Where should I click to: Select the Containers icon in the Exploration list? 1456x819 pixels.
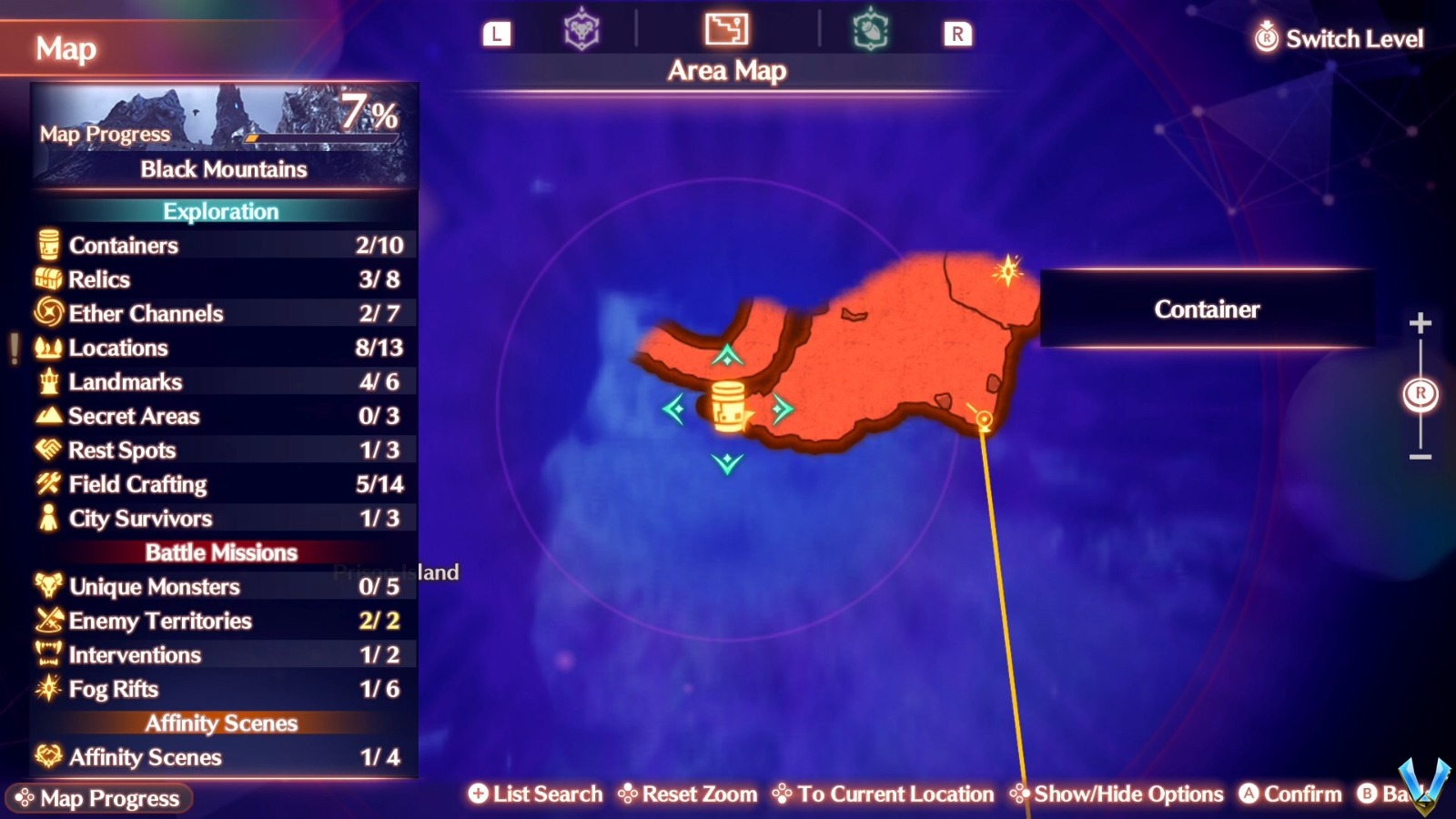point(47,245)
